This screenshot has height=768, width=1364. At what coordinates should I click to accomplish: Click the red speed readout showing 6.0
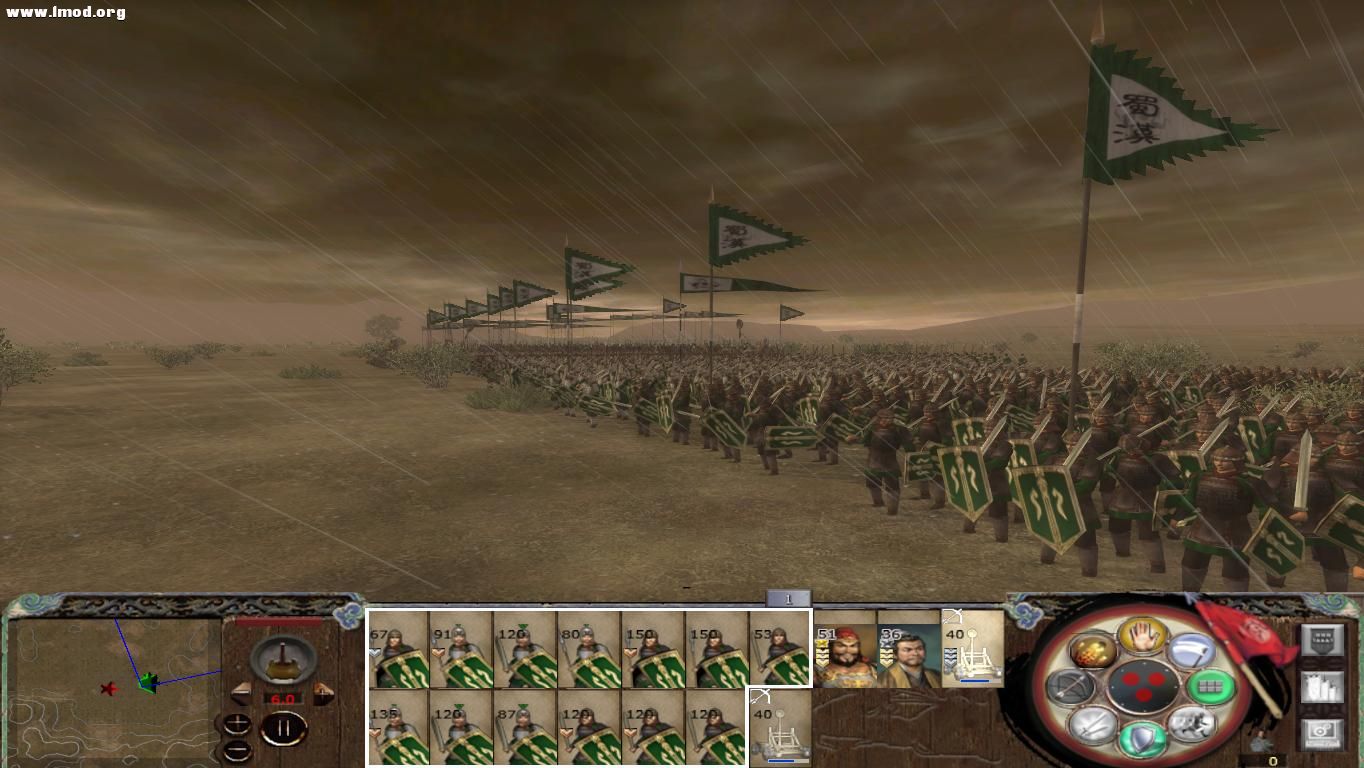click(283, 698)
